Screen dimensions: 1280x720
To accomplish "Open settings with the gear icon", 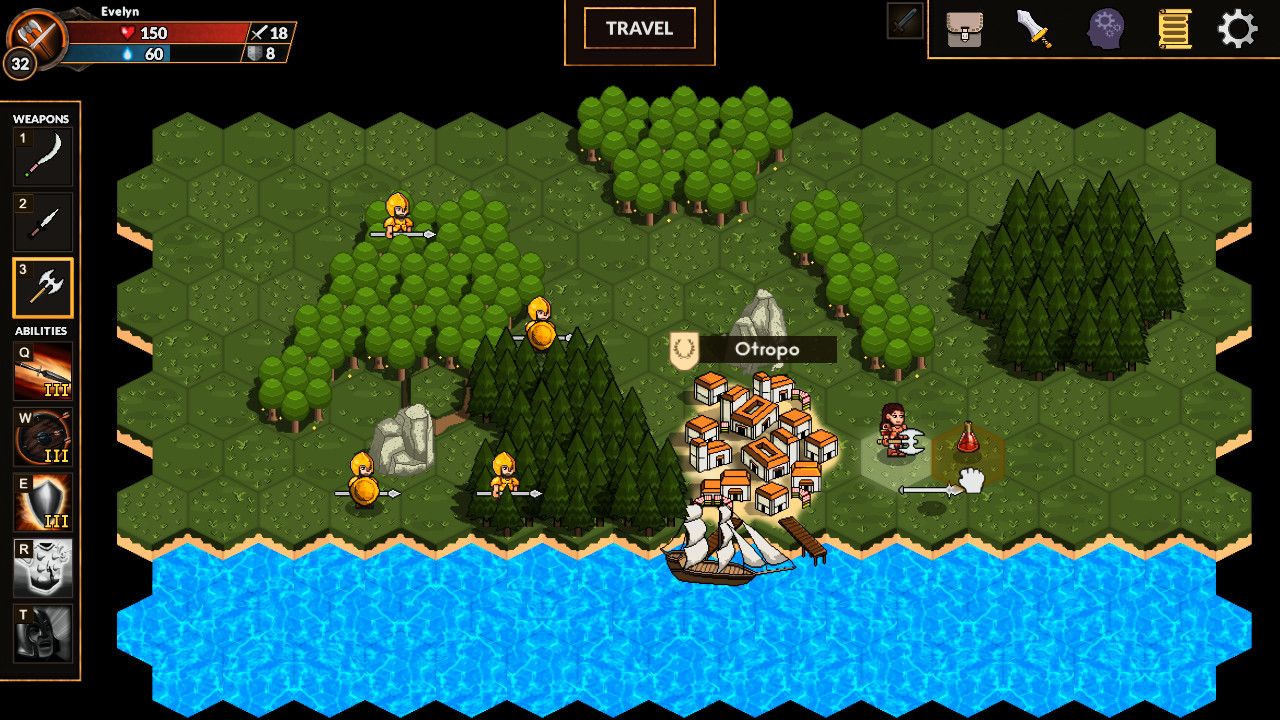I will tap(1237, 29).
